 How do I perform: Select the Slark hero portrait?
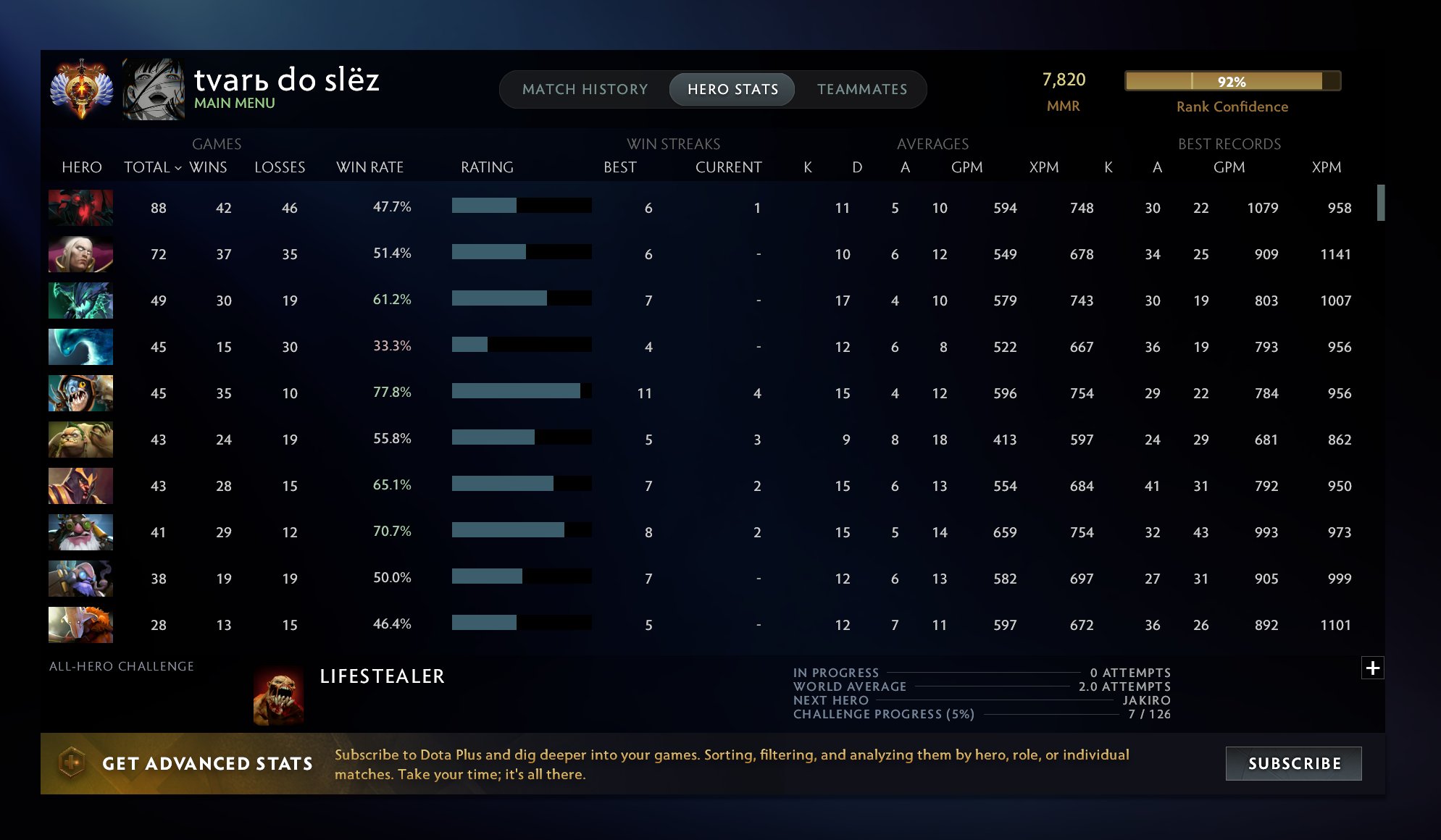(80, 393)
